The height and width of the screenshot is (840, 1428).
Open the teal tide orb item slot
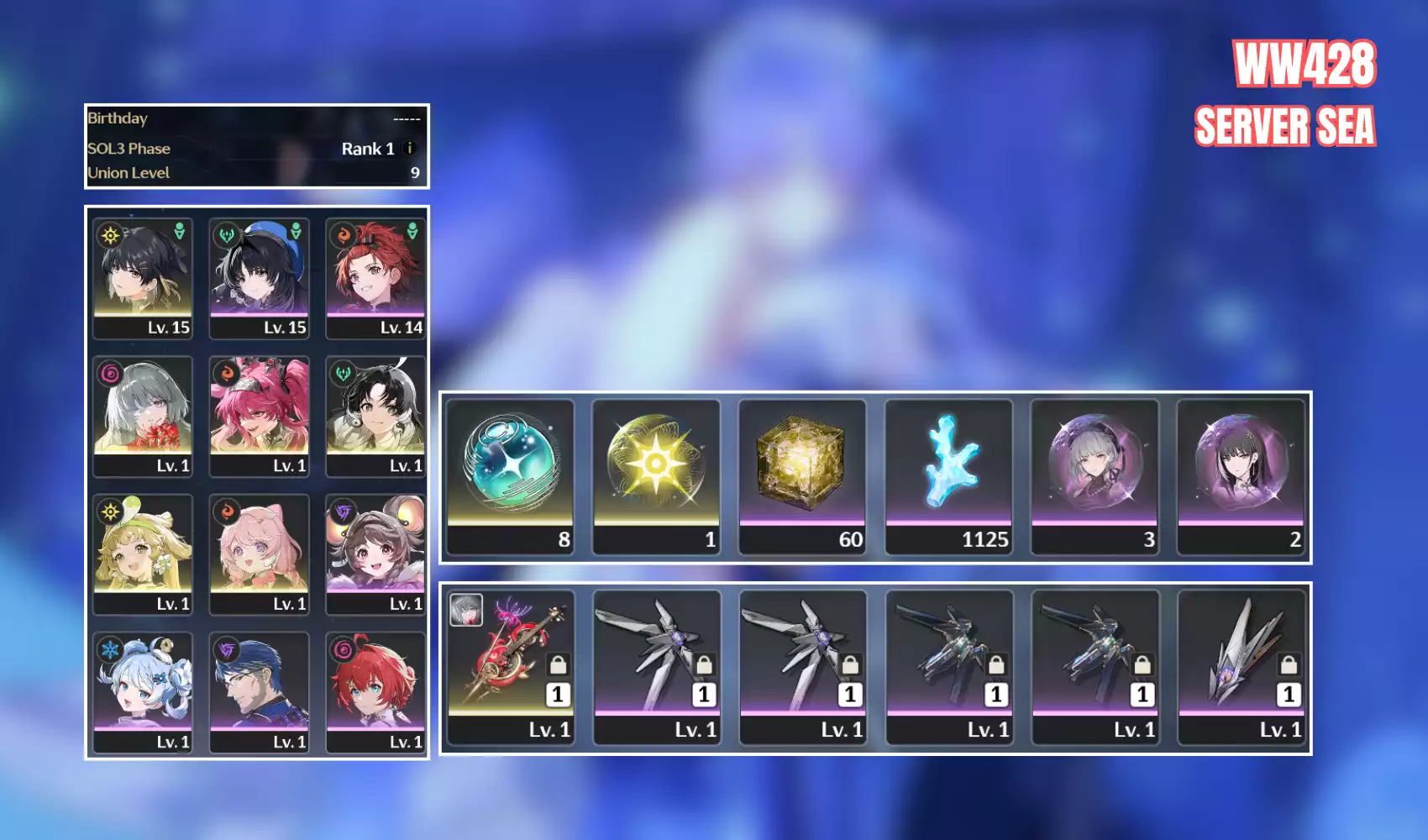pos(510,475)
